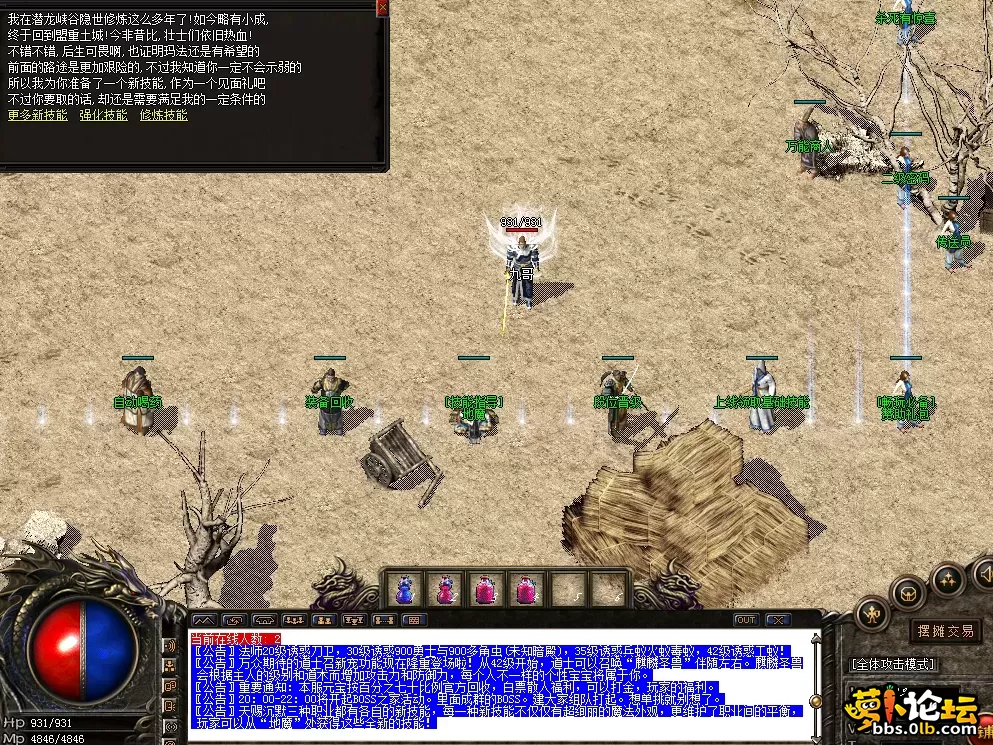Image resolution: width=993 pixels, height=745 pixels.
Task: Close the NPC dialogue window
Action: coord(382,8)
